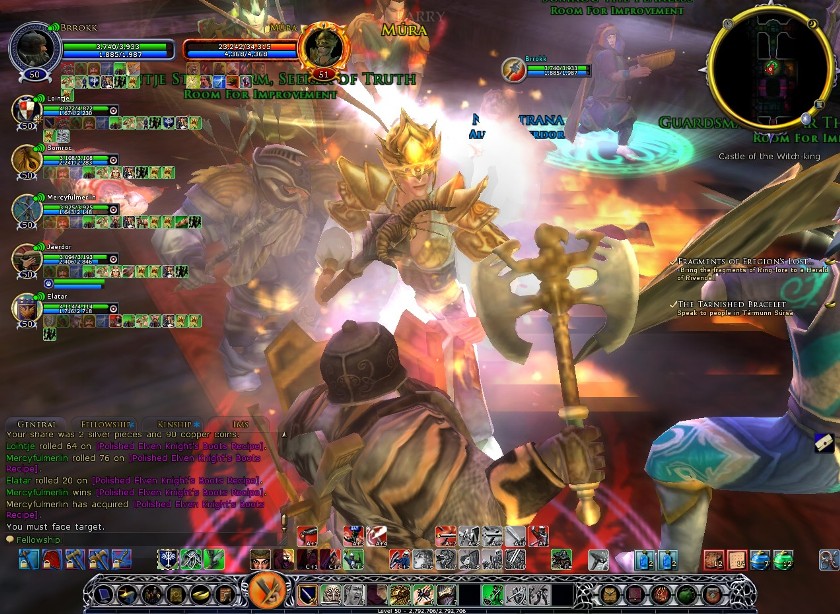Open the Tarnished Bracelet quest tracker entry
Viewport: 840px width, 614px height.
(731, 303)
